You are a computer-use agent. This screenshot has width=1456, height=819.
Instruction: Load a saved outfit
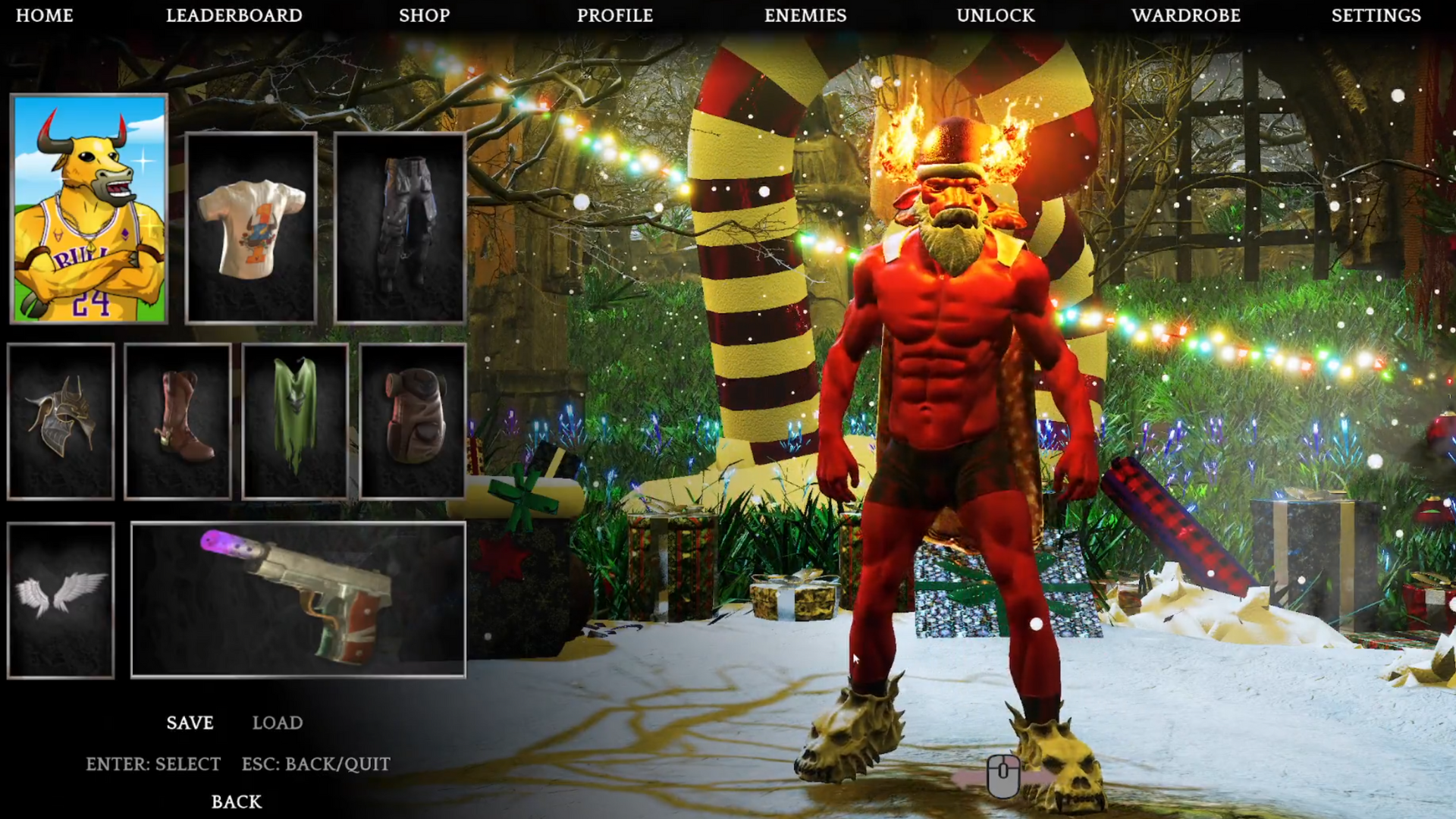coord(278,723)
